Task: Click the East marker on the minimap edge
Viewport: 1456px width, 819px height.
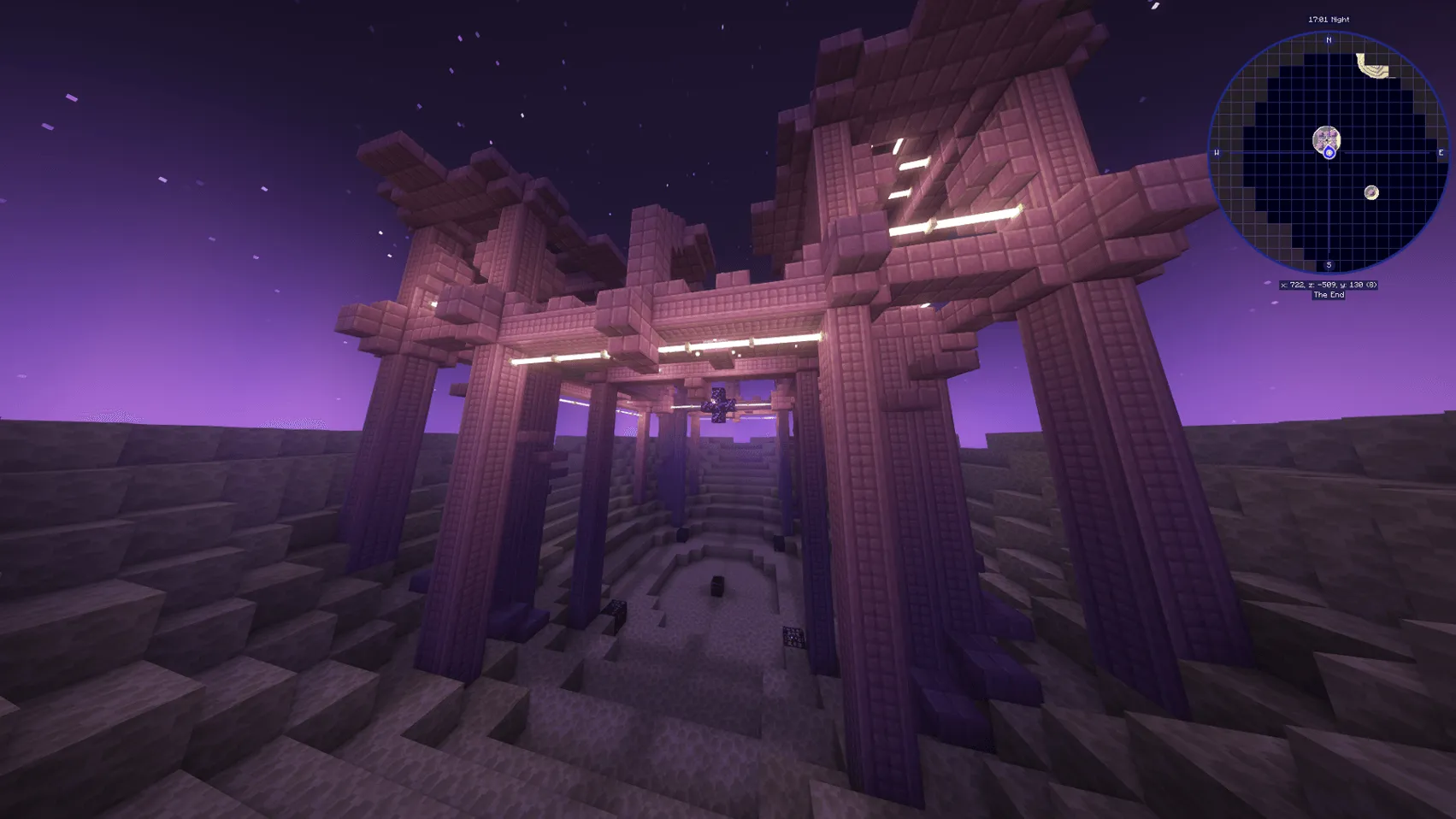Action: pyautogui.click(x=1441, y=153)
